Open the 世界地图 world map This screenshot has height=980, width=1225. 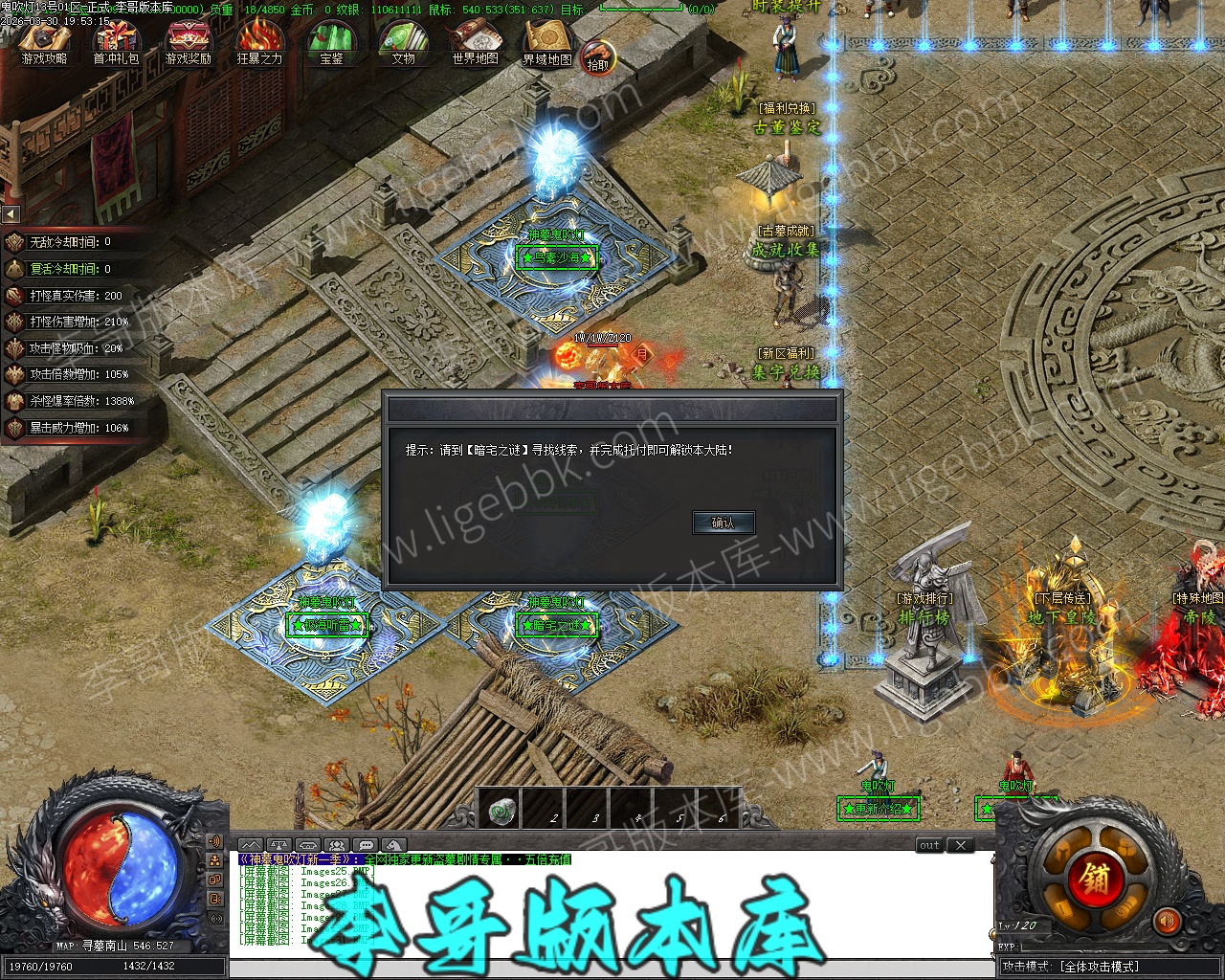(475, 44)
